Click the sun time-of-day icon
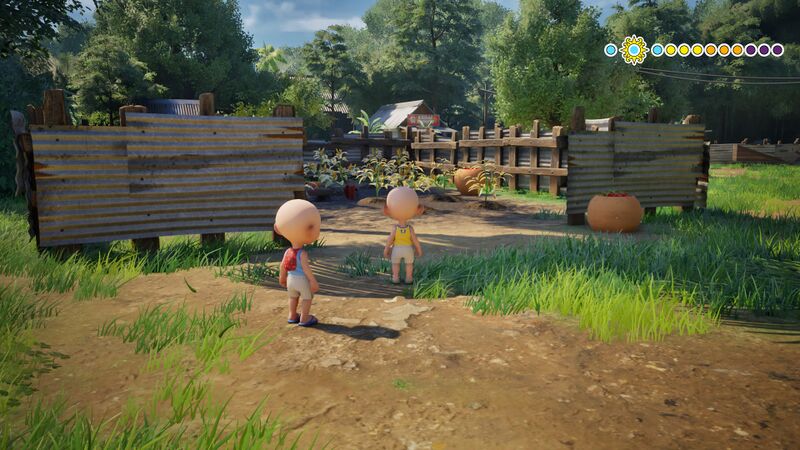This screenshot has height=450, width=800. (x=633, y=49)
